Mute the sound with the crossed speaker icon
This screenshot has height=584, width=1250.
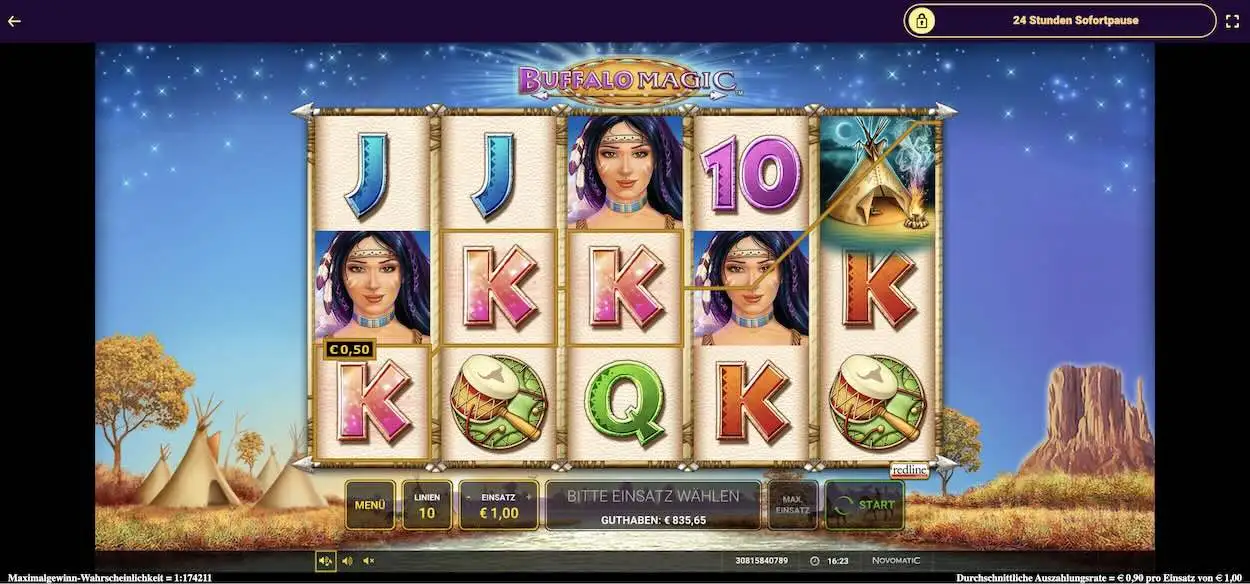[x=369, y=561]
